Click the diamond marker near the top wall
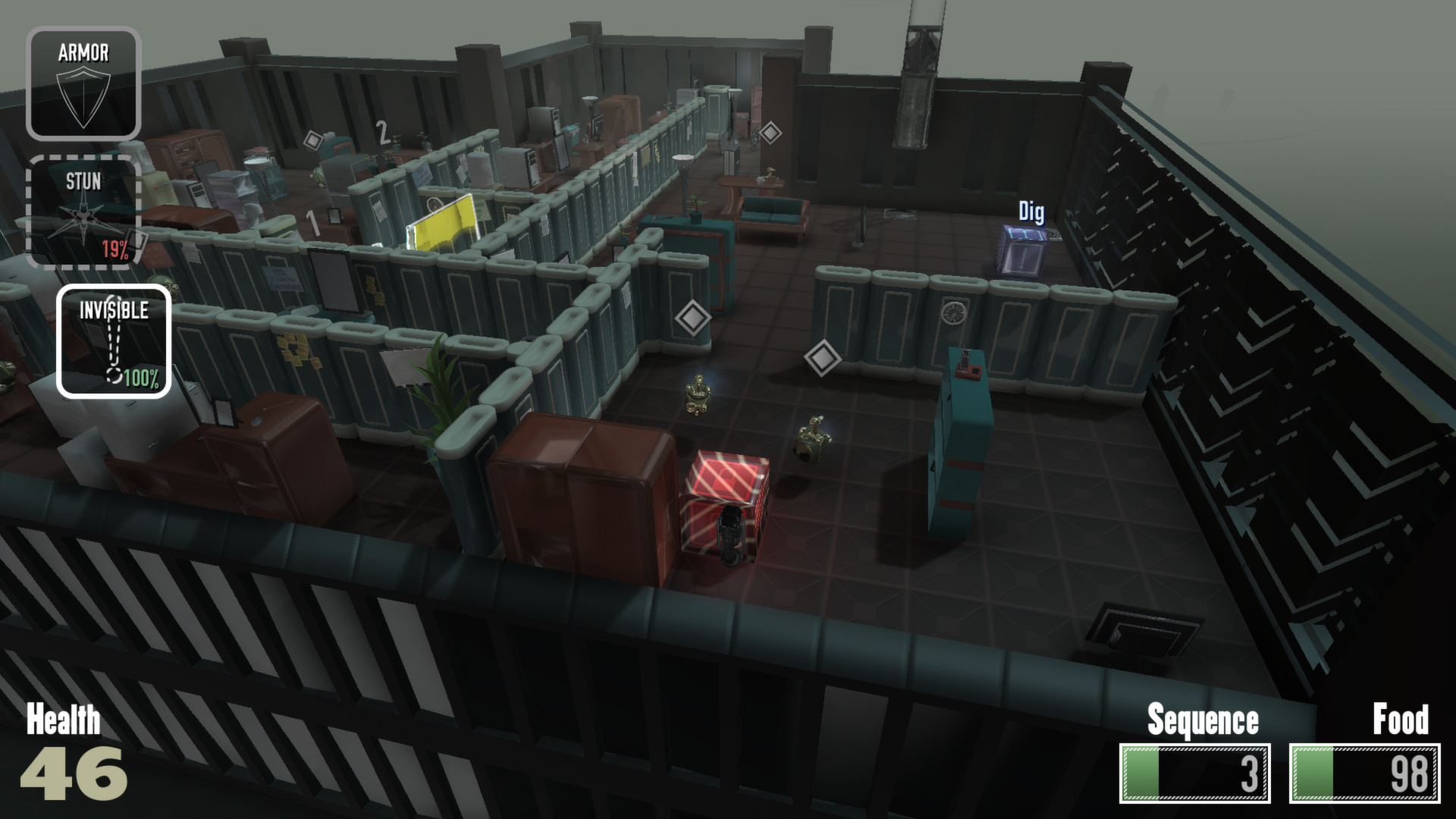Screen dimensions: 1456x819 [312, 140]
